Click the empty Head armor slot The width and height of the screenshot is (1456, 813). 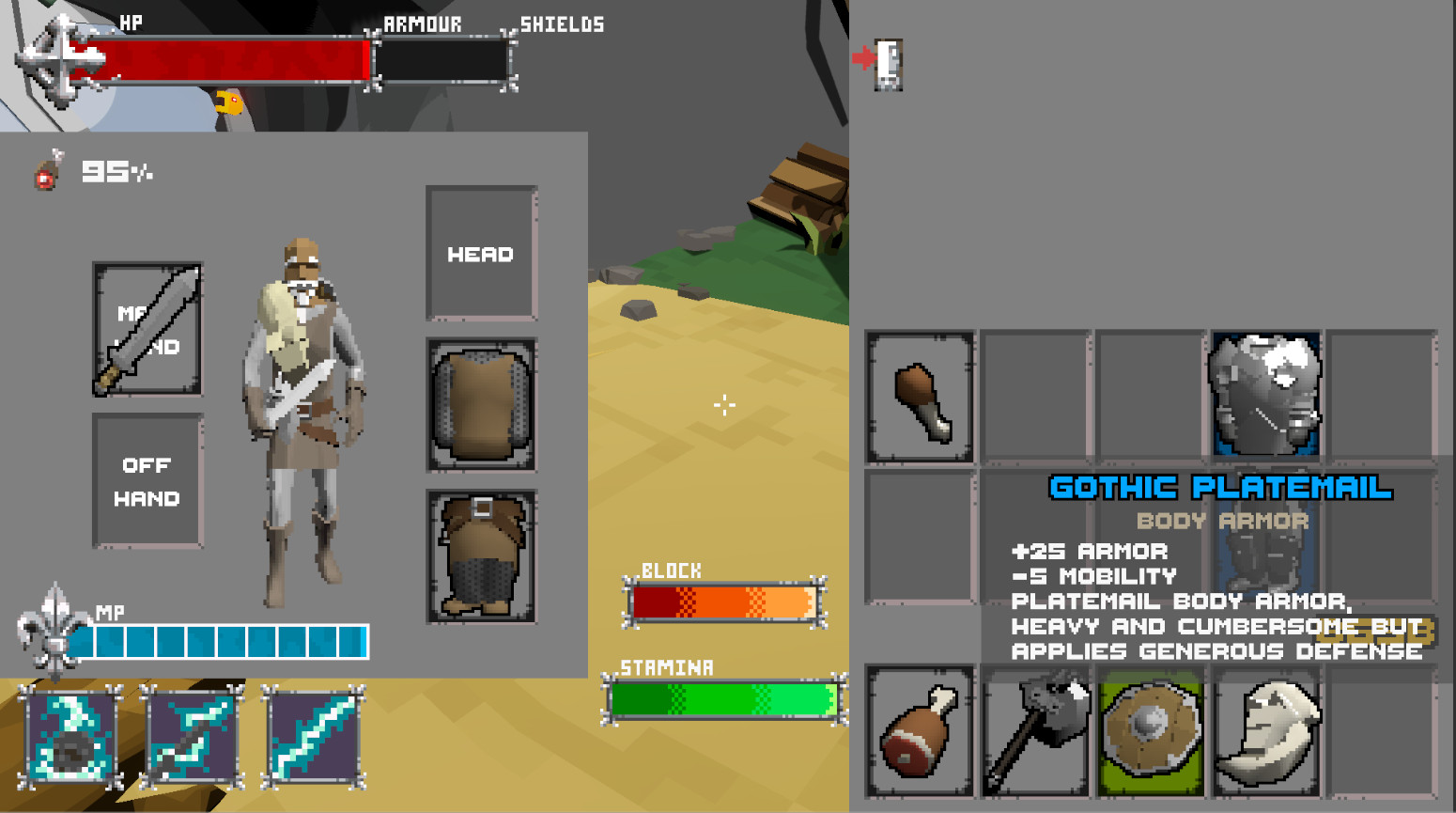pos(481,254)
